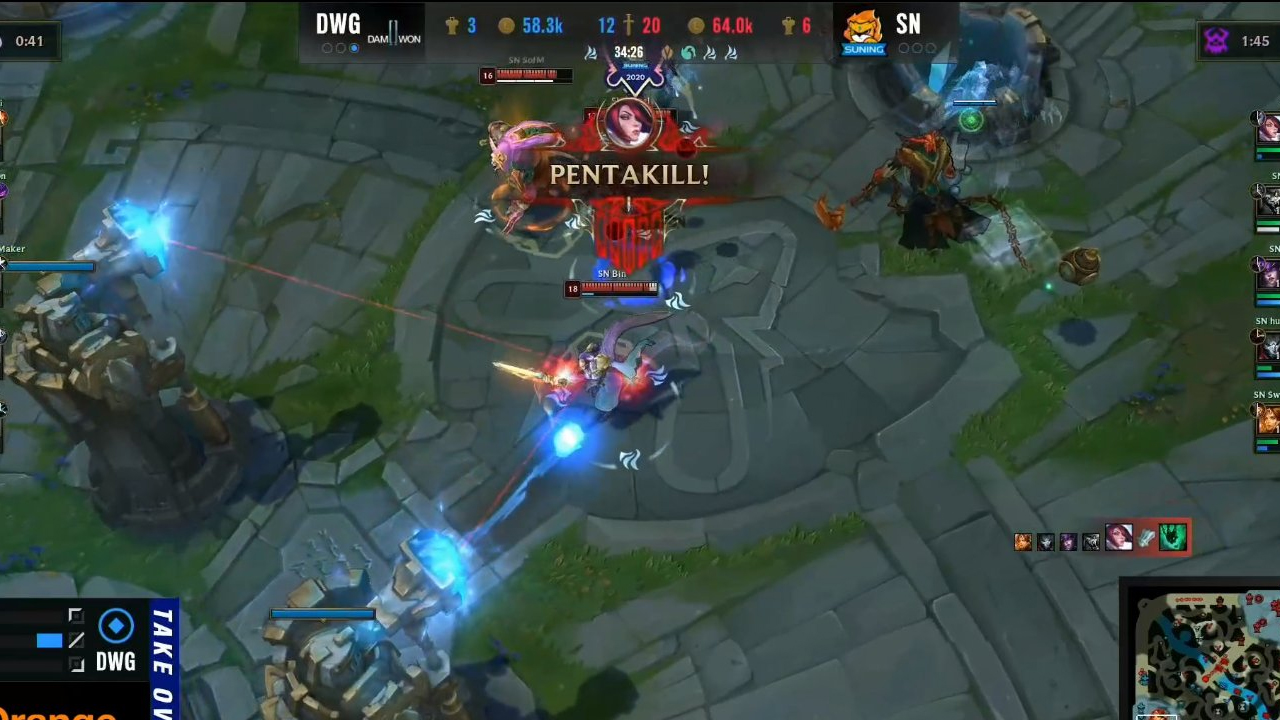Toggle the blue dot under the DWG name
This screenshot has height=720, width=1280.
[x=353, y=47]
